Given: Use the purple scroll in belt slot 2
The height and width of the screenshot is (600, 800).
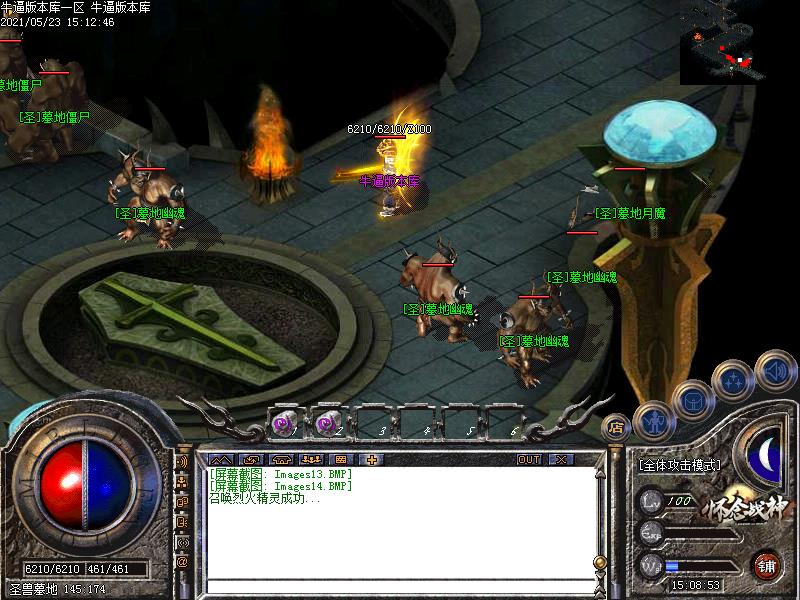Looking at the screenshot, I should click(327, 424).
